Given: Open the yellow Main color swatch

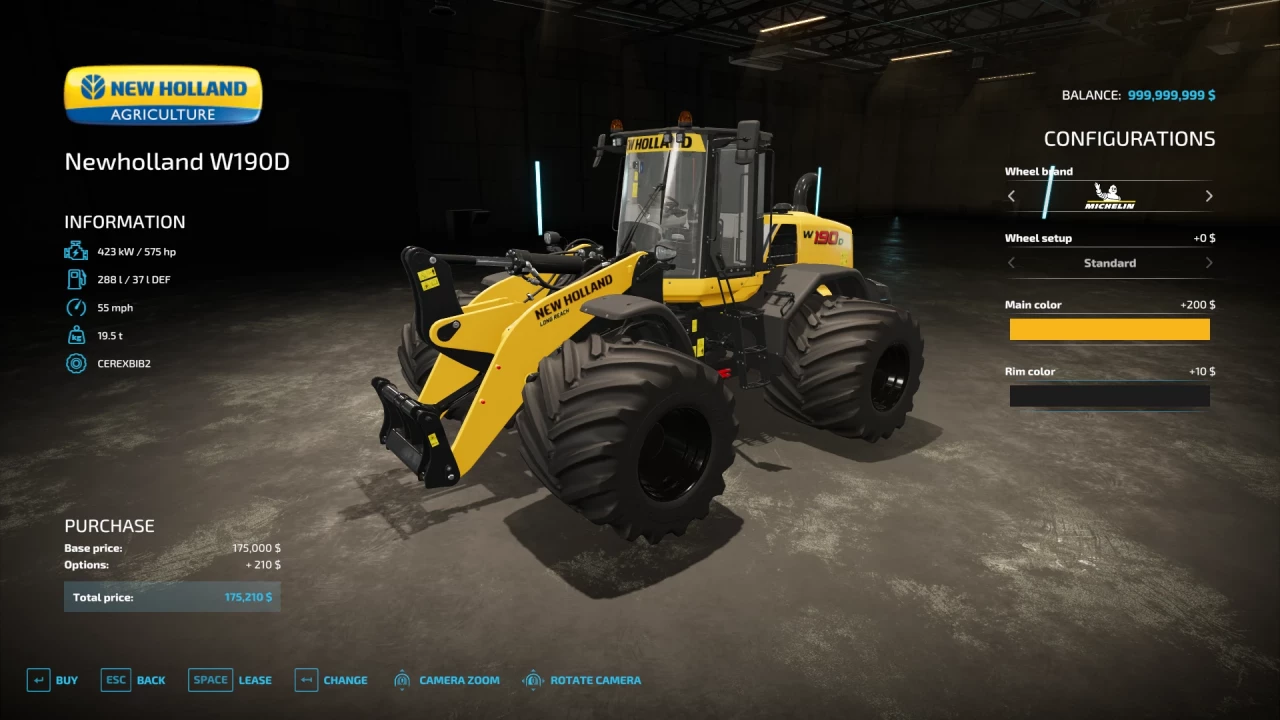Looking at the screenshot, I should [1110, 329].
